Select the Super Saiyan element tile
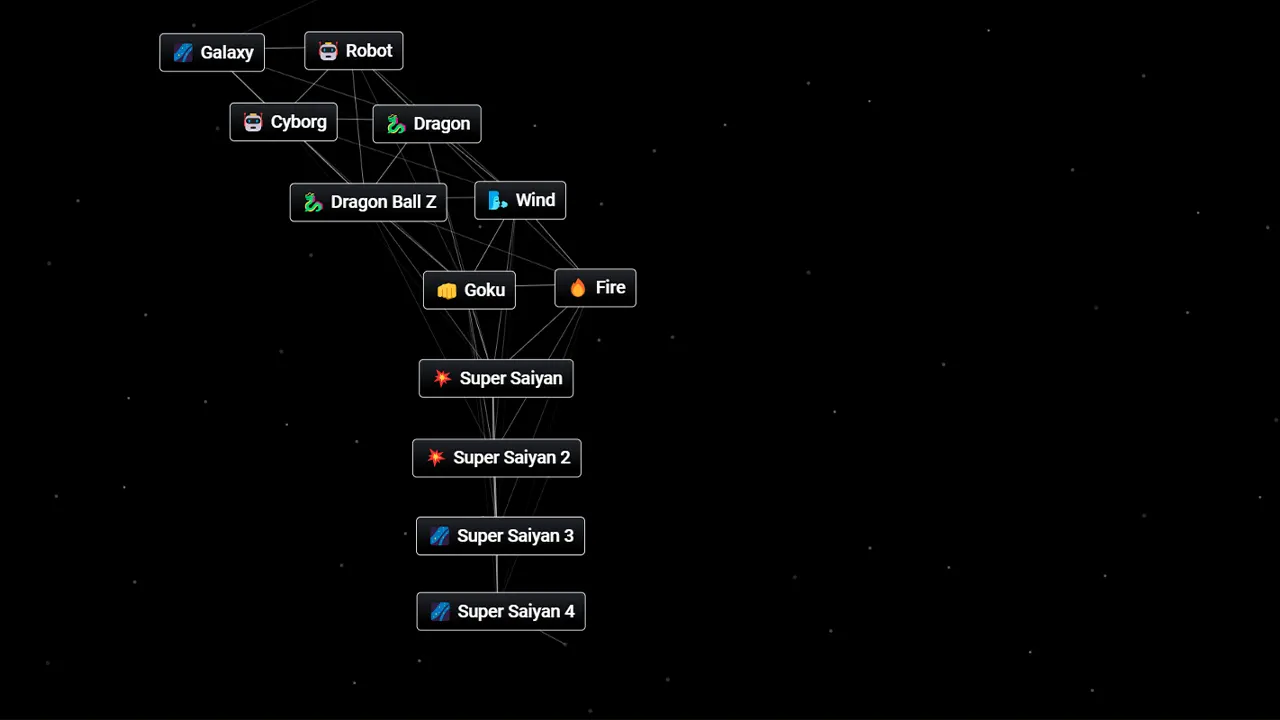Image resolution: width=1280 pixels, height=720 pixels. coord(496,378)
